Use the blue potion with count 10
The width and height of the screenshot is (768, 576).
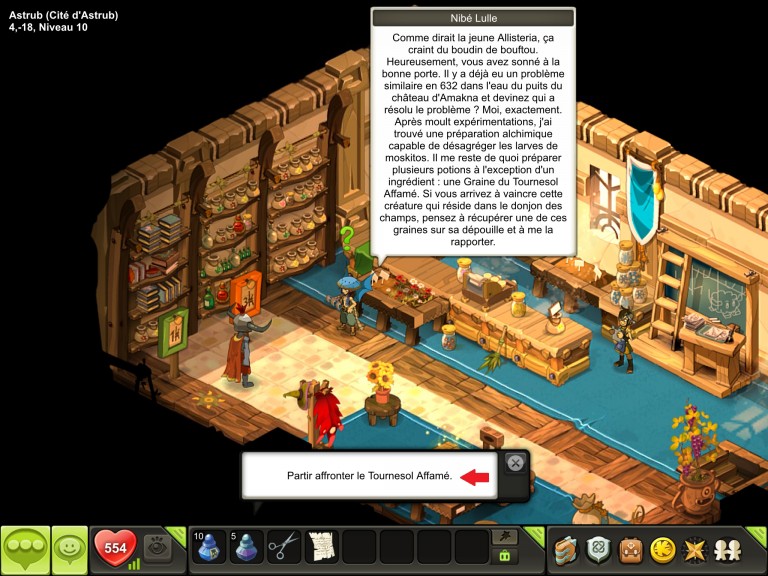pyautogui.click(x=209, y=547)
